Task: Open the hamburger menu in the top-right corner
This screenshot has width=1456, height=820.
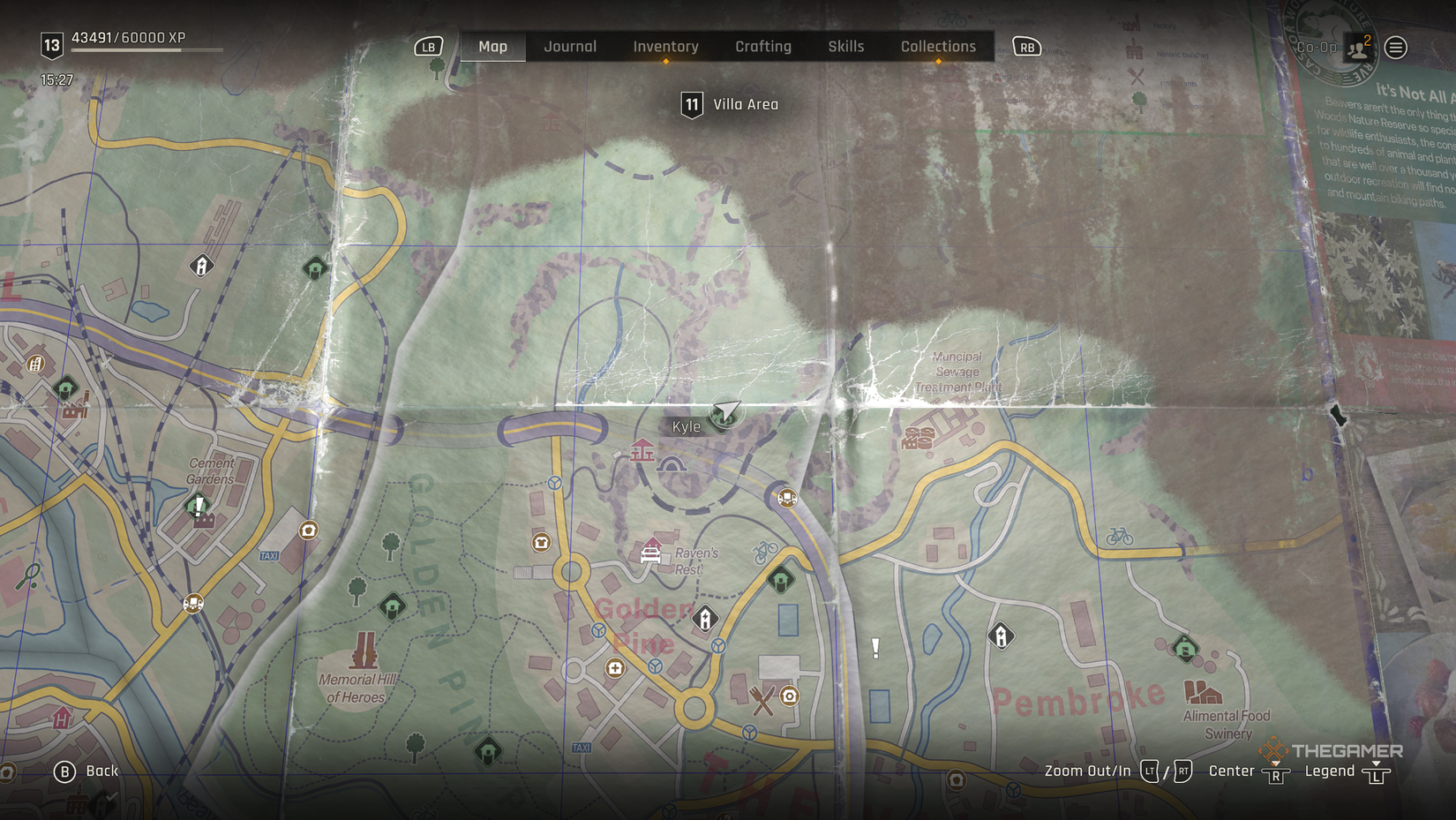Action: pyautogui.click(x=1395, y=48)
